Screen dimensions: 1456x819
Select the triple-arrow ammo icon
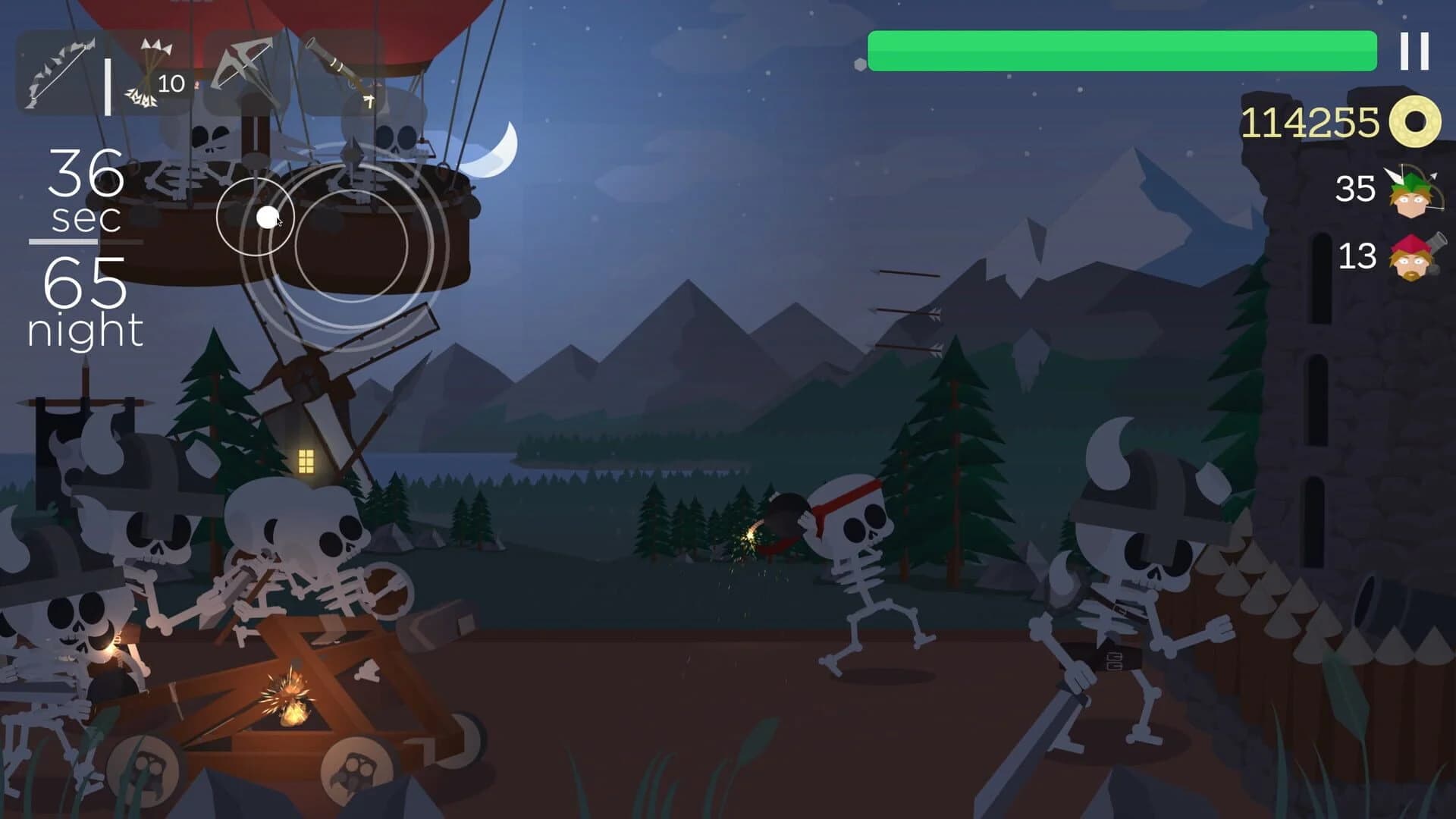pyautogui.click(x=144, y=72)
